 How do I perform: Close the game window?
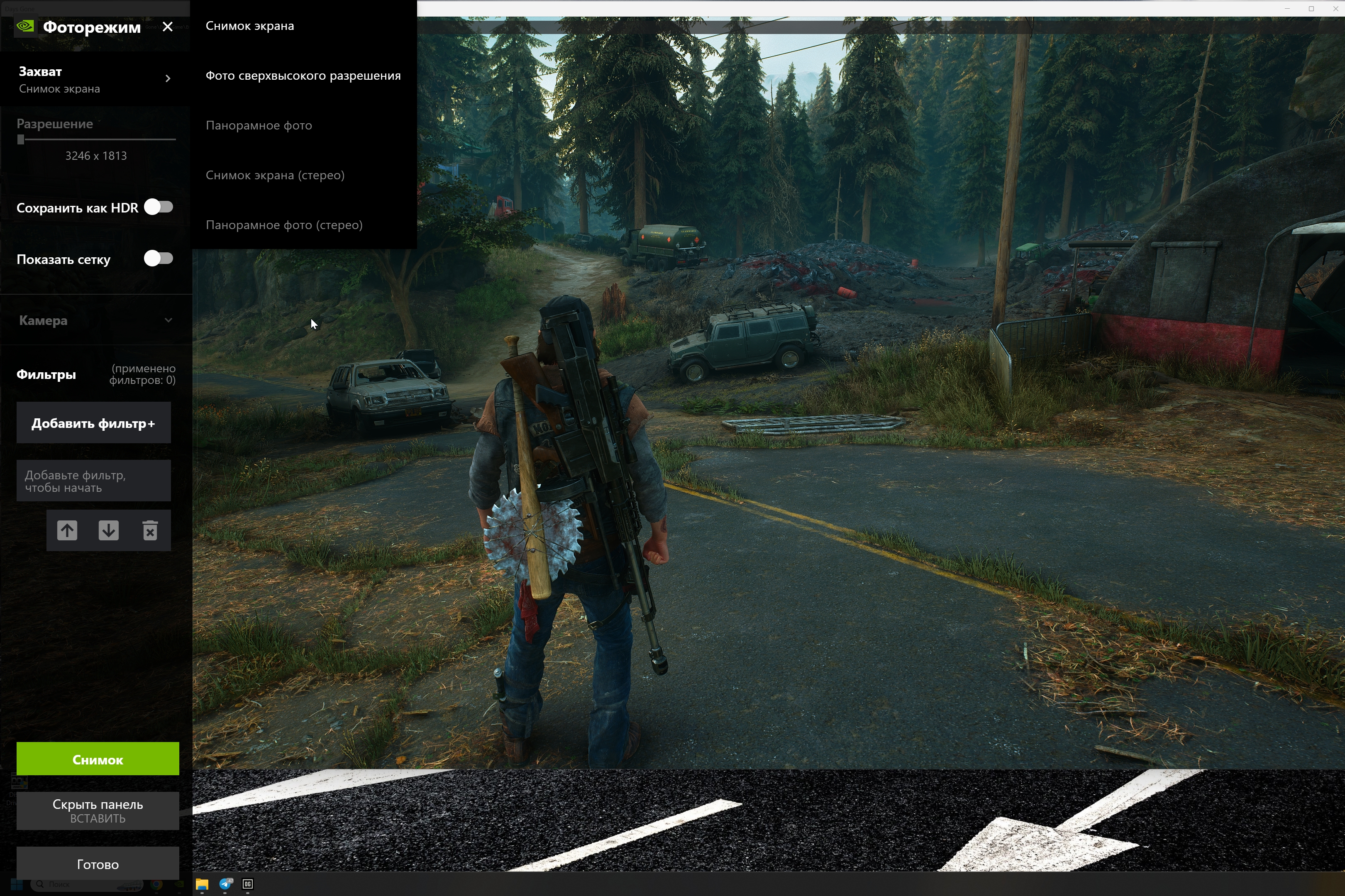click(x=1335, y=9)
